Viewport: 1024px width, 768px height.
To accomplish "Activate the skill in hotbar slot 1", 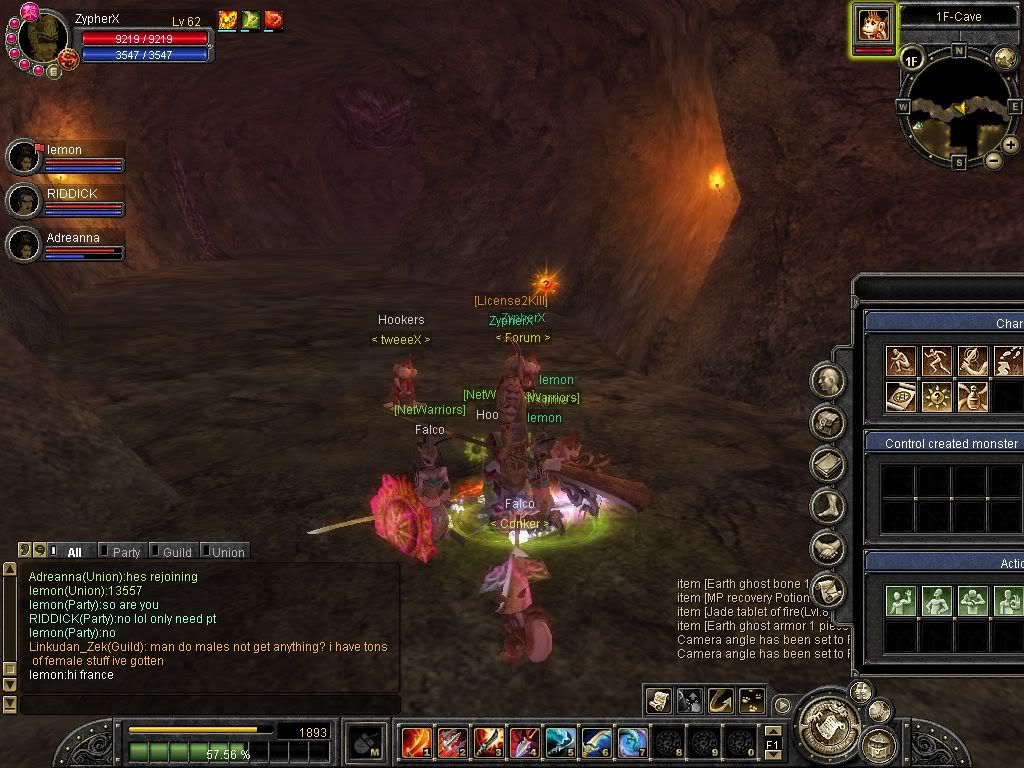I will tap(416, 743).
